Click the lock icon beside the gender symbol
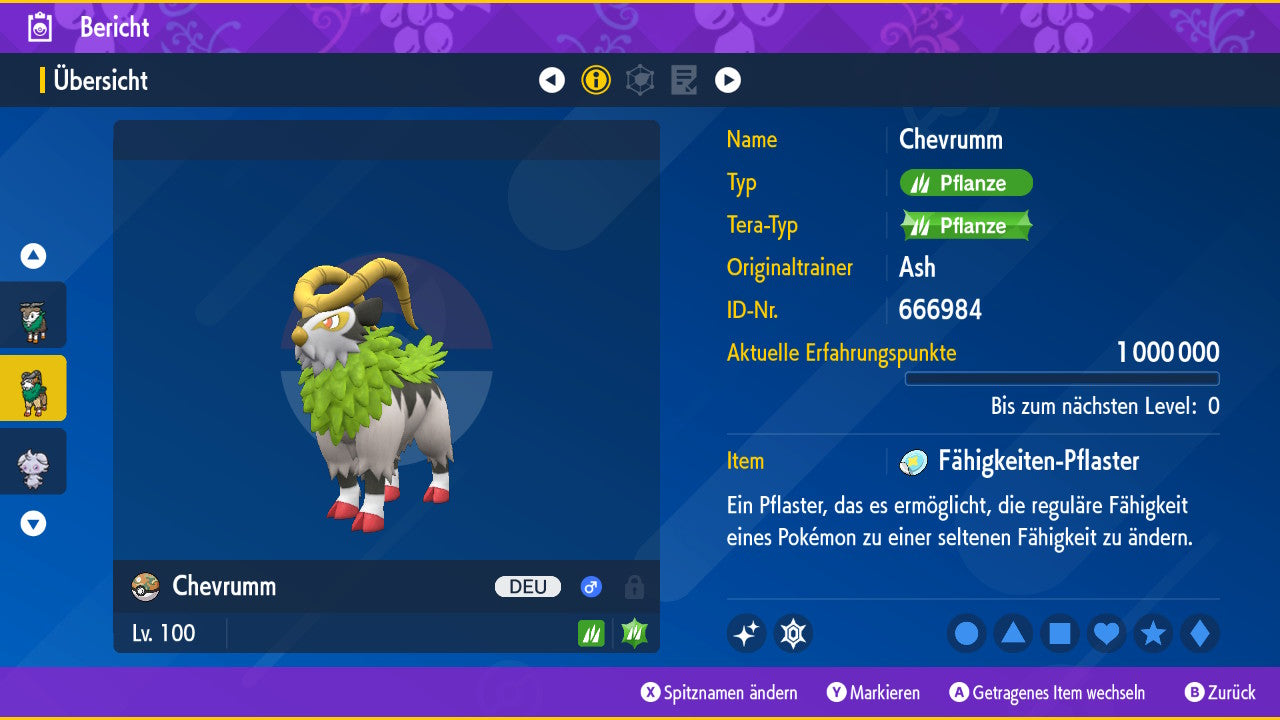1280x720 pixels. (x=633, y=587)
